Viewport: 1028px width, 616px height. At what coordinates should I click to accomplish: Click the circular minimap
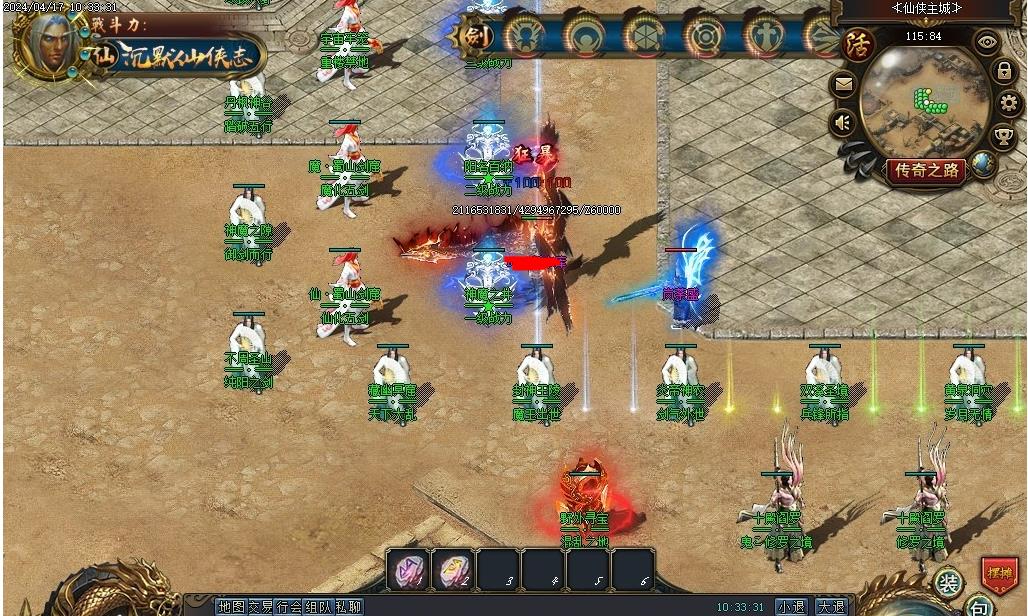click(925, 100)
